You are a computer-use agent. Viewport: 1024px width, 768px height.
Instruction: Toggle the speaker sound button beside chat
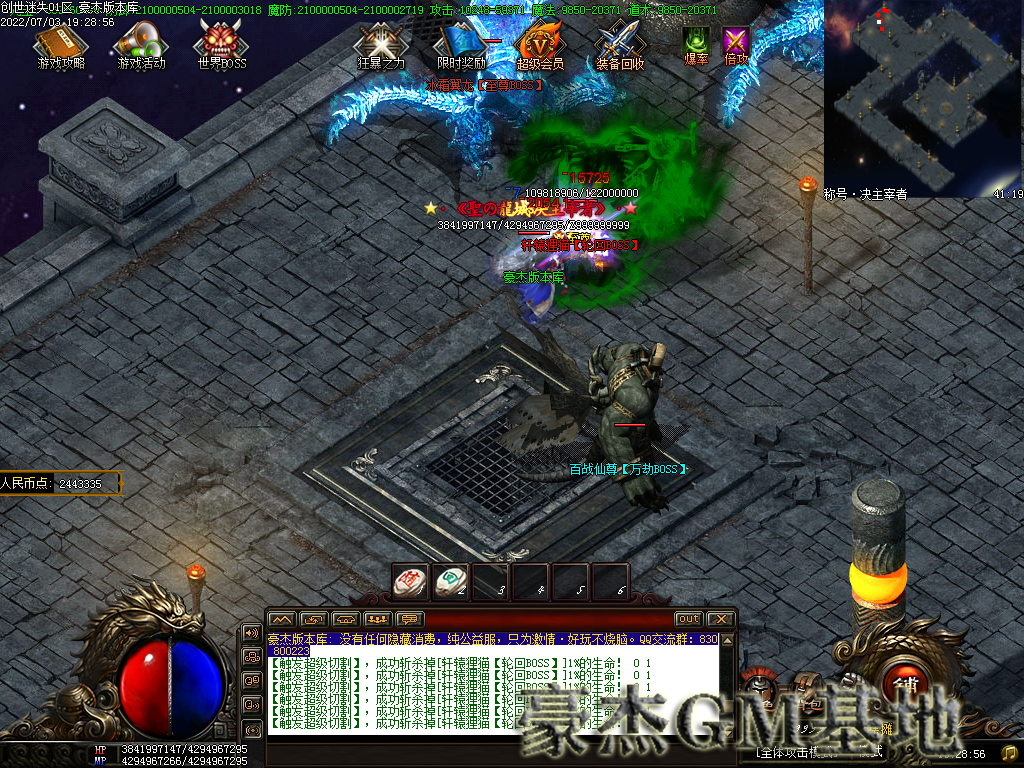pos(252,634)
